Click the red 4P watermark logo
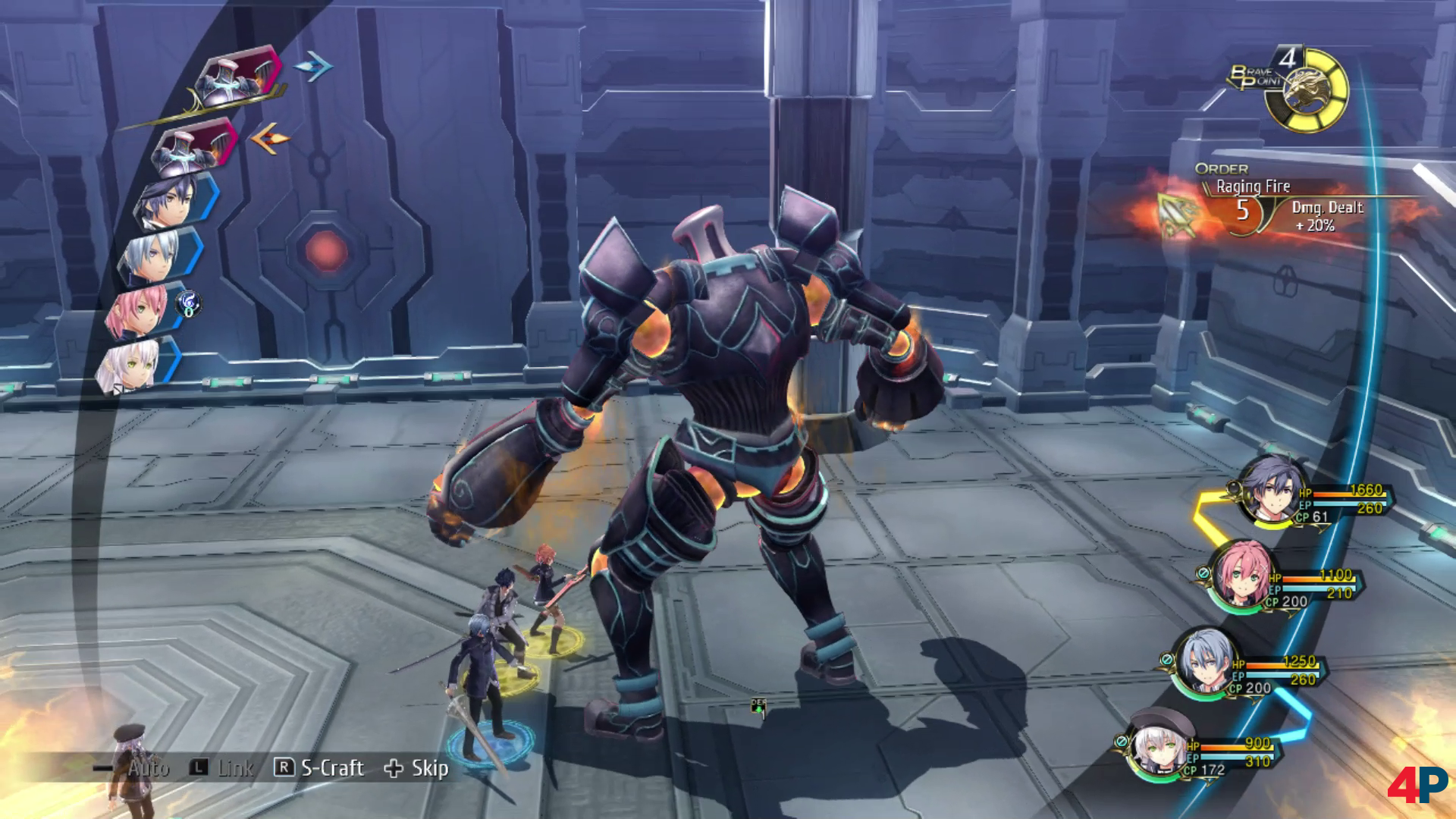 (1417, 783)
